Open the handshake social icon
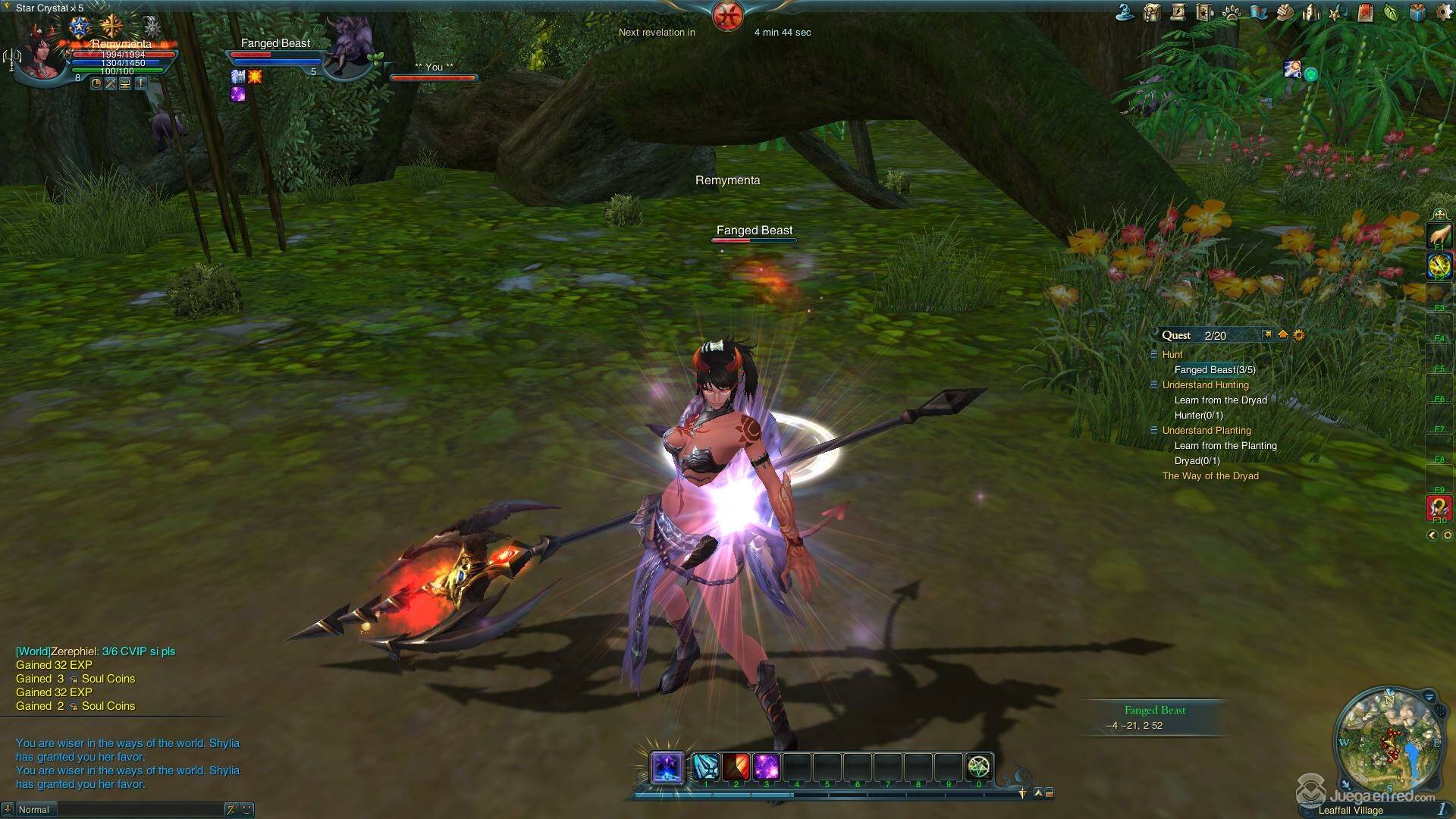Image resolution: width=1456 pixels, height=819 pixels. [1285, 12]
